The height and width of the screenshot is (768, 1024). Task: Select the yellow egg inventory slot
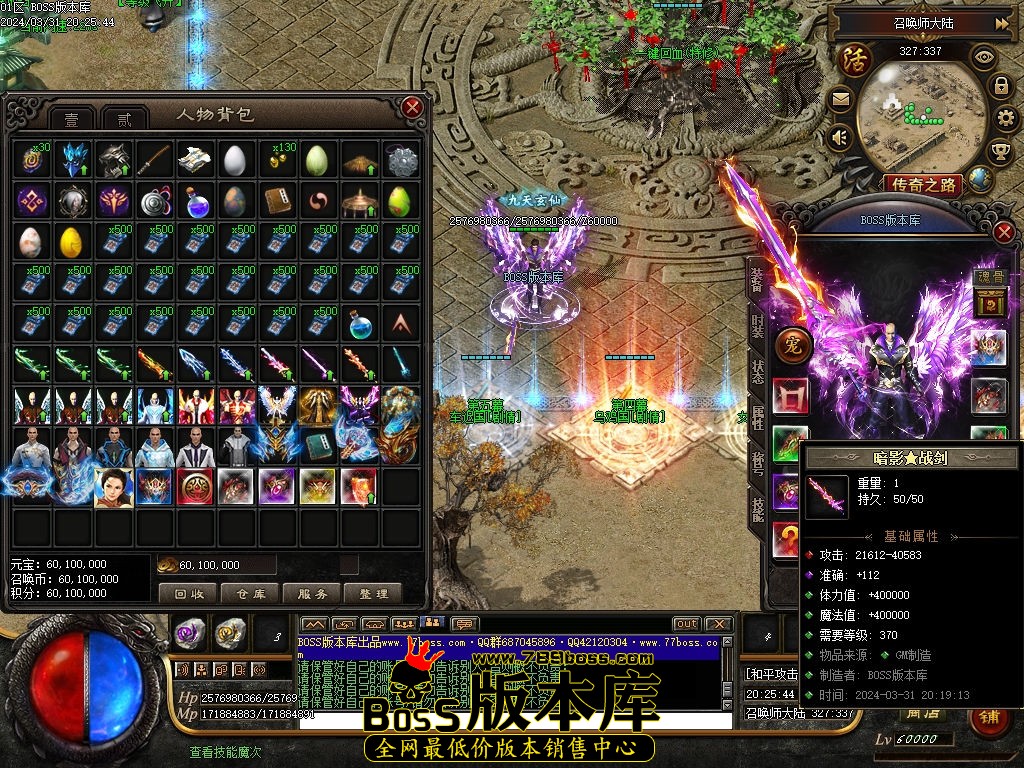tap(72, 242)
